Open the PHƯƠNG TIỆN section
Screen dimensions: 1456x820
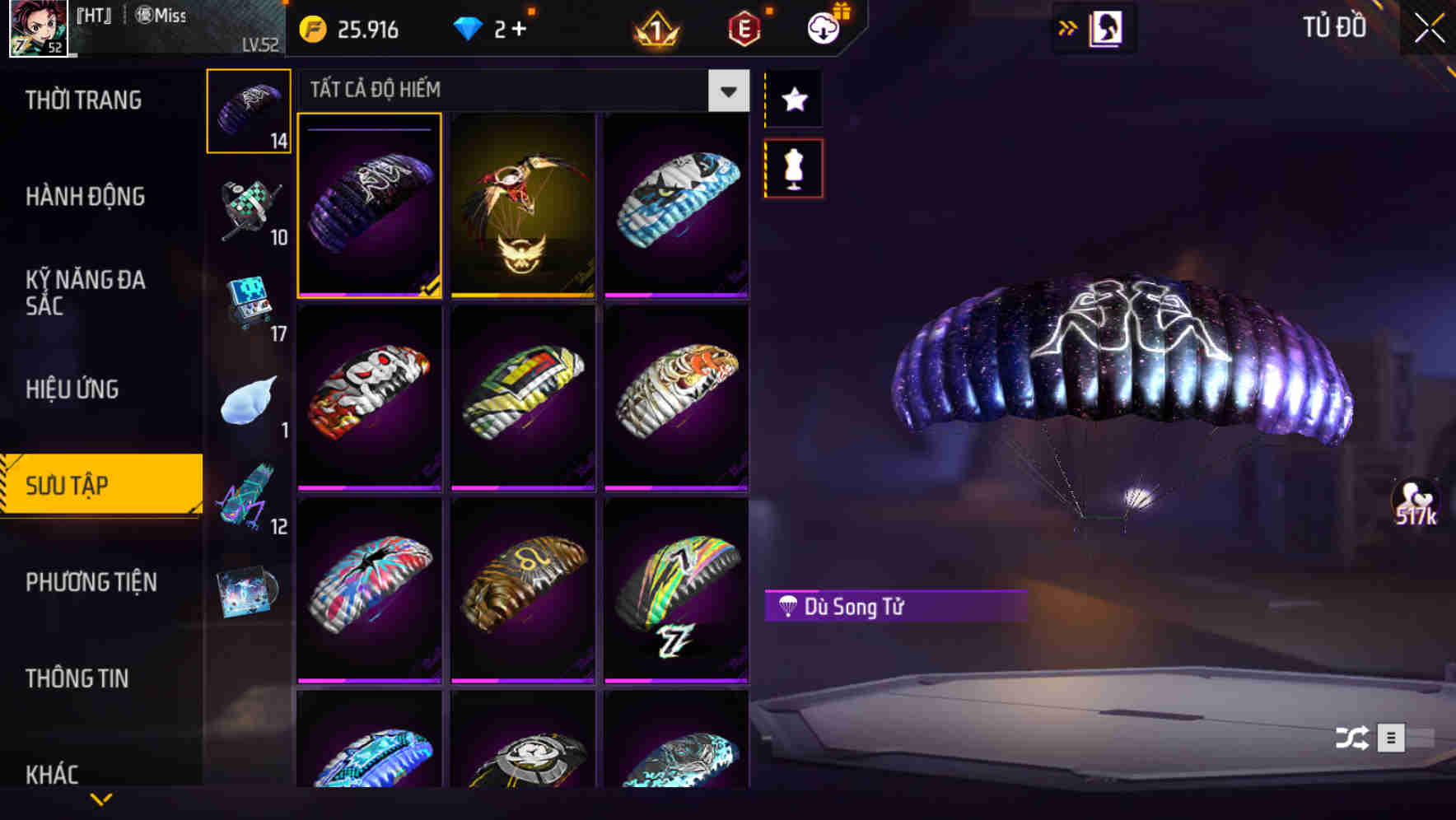(91, 582)
